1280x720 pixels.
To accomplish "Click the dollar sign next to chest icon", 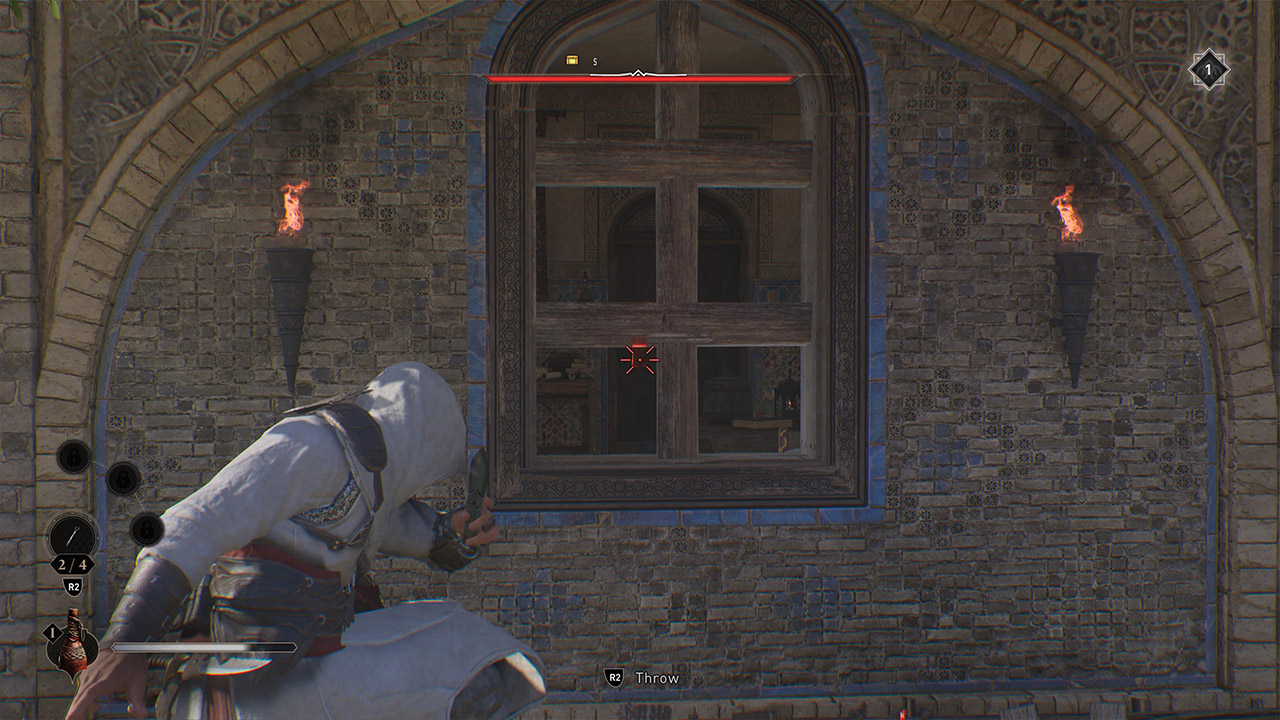I will (x=594, y=60).
